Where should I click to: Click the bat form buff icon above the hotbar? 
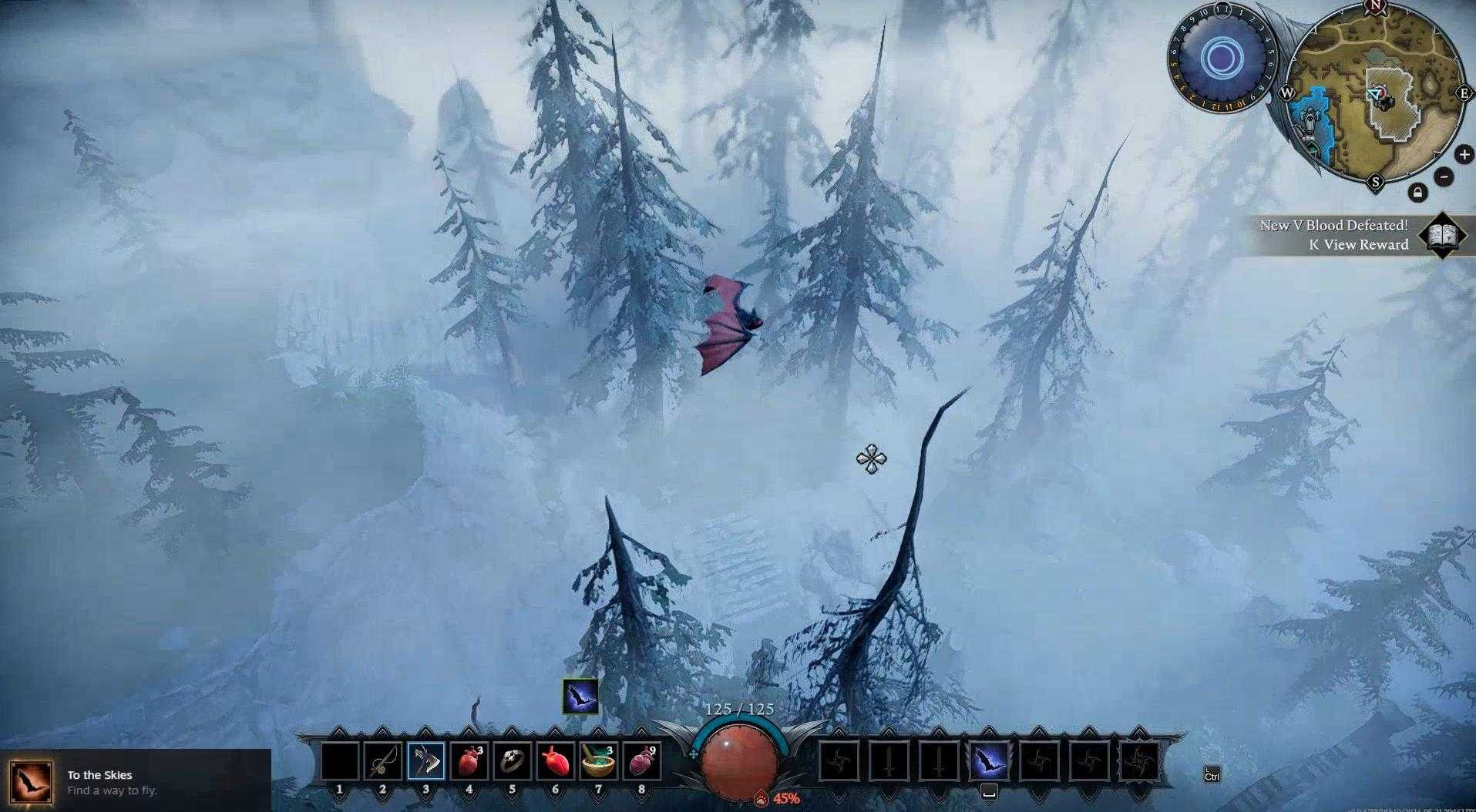point(580,696)
